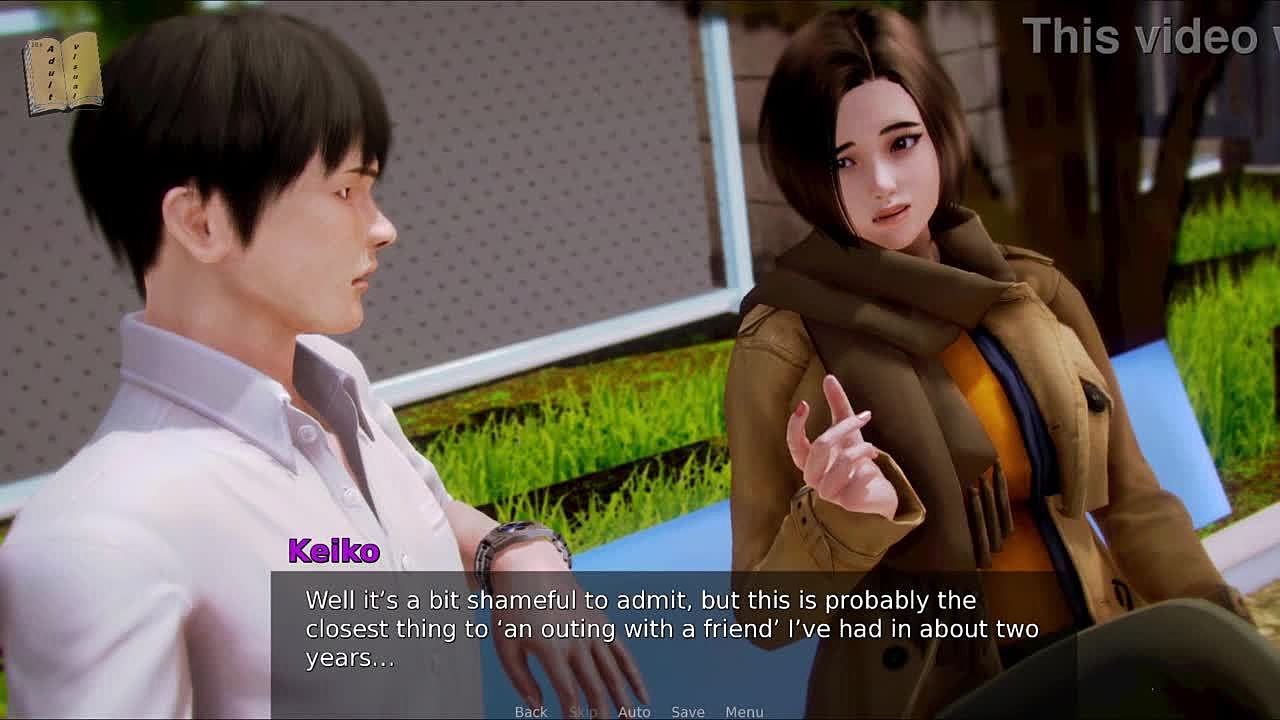Click the dialogue text box to continue
Image resolution: width=1280 pixels, height=720 pixels.
(671, 630)
